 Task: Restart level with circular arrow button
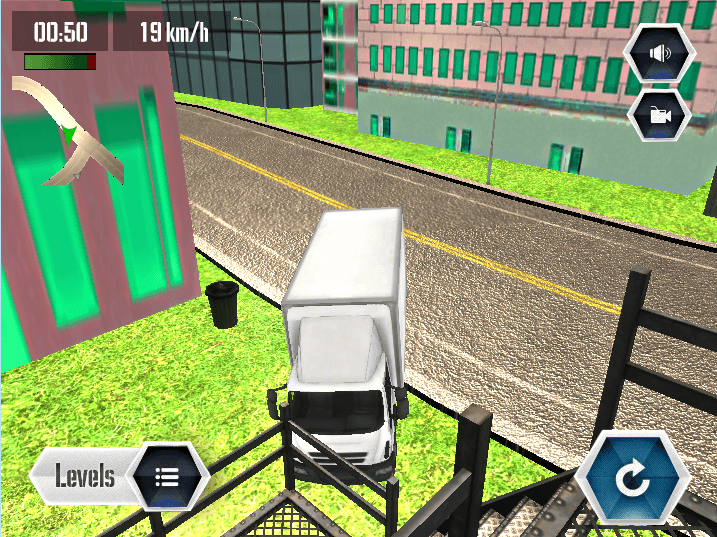point(633,480)
